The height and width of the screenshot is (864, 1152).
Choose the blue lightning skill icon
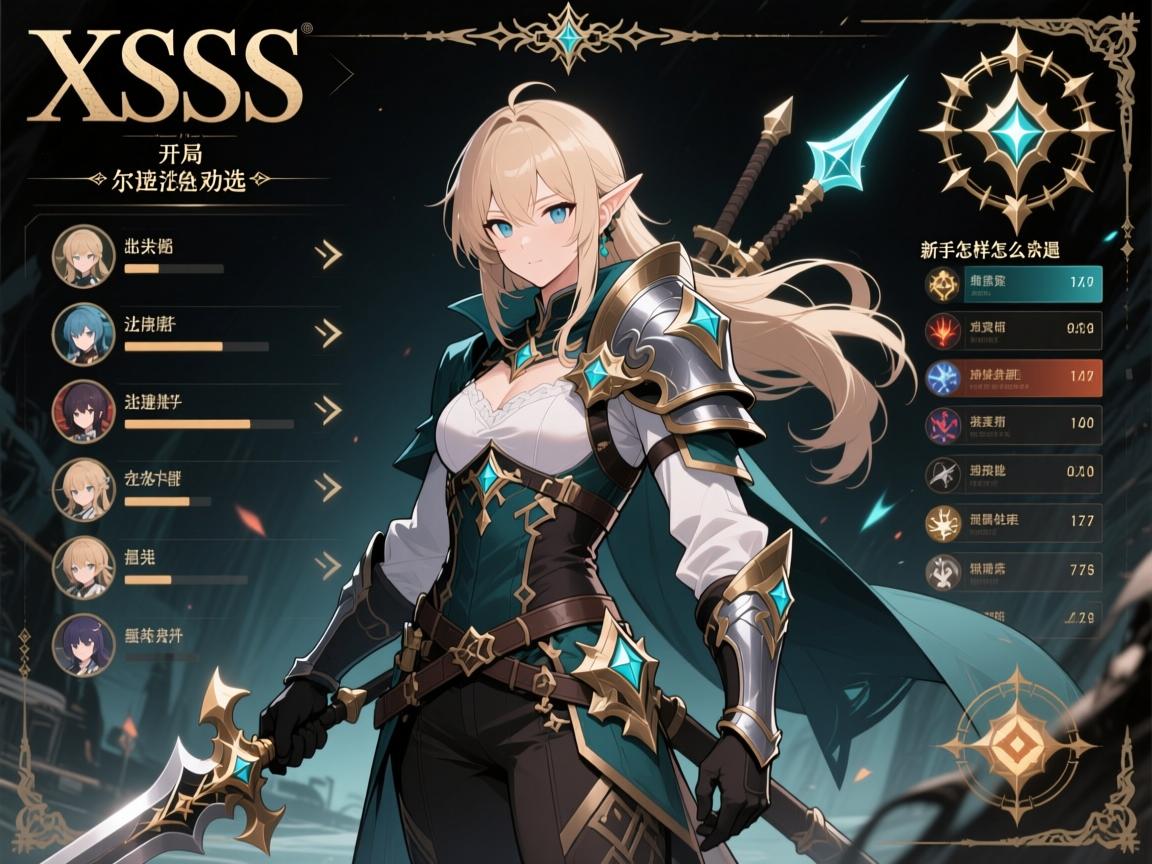[x=941, y=377]
